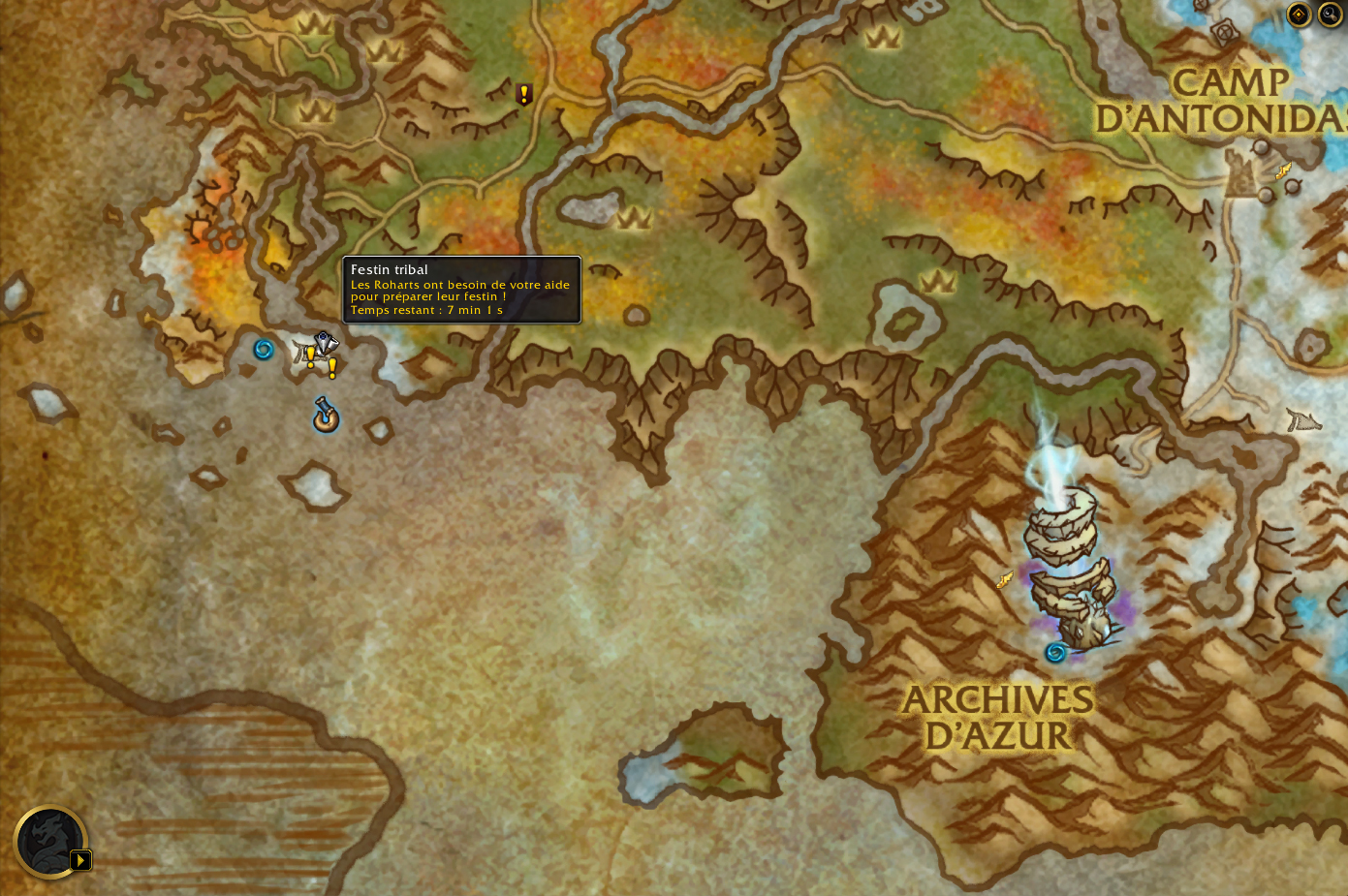Click the blue swirl portal left of the quest markers
This screenshot has height=896, width=1348.
262,352
